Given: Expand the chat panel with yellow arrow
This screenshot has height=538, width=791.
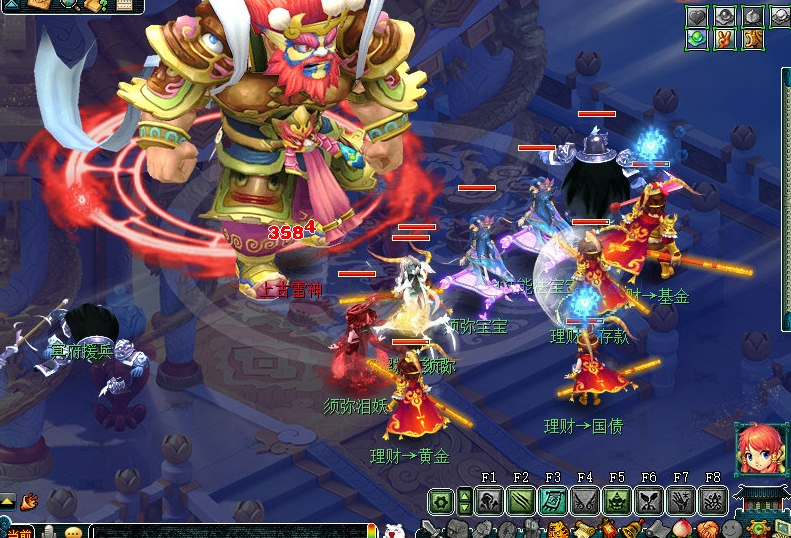Looking at the screenshot, I should 7,501.
